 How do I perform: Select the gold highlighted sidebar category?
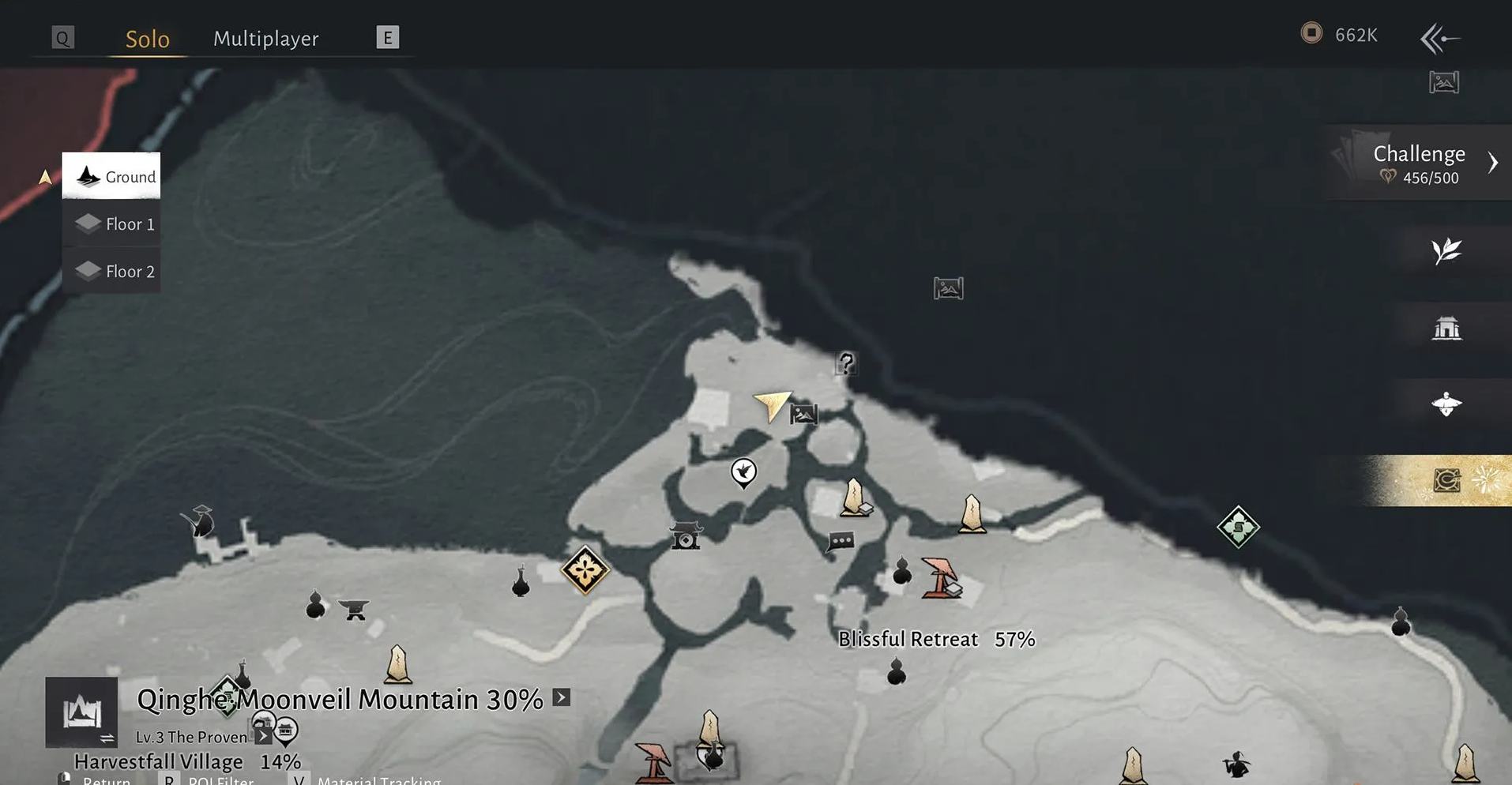click(x=1446, y=480)
